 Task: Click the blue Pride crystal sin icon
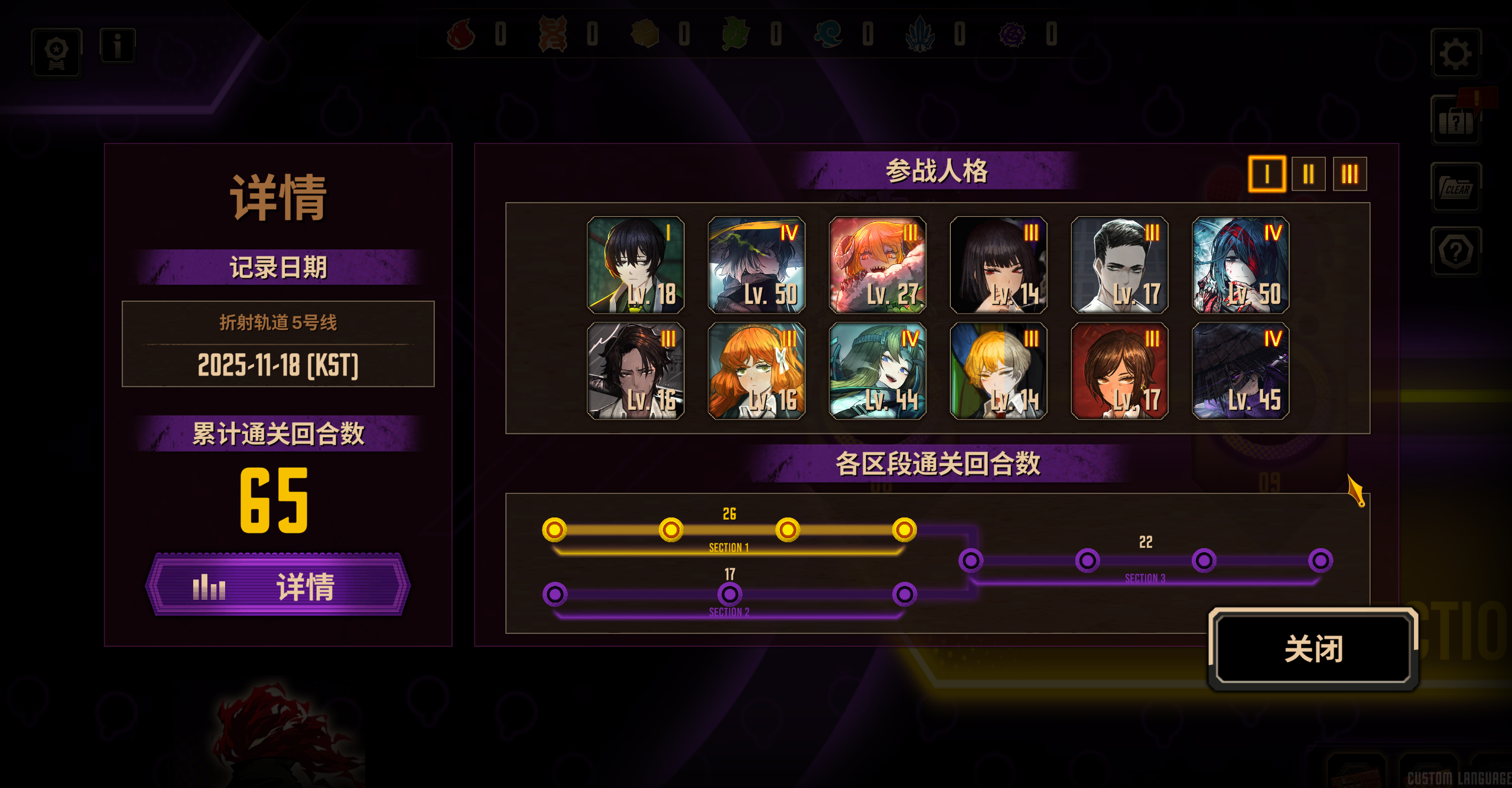[x=922, y=35]
